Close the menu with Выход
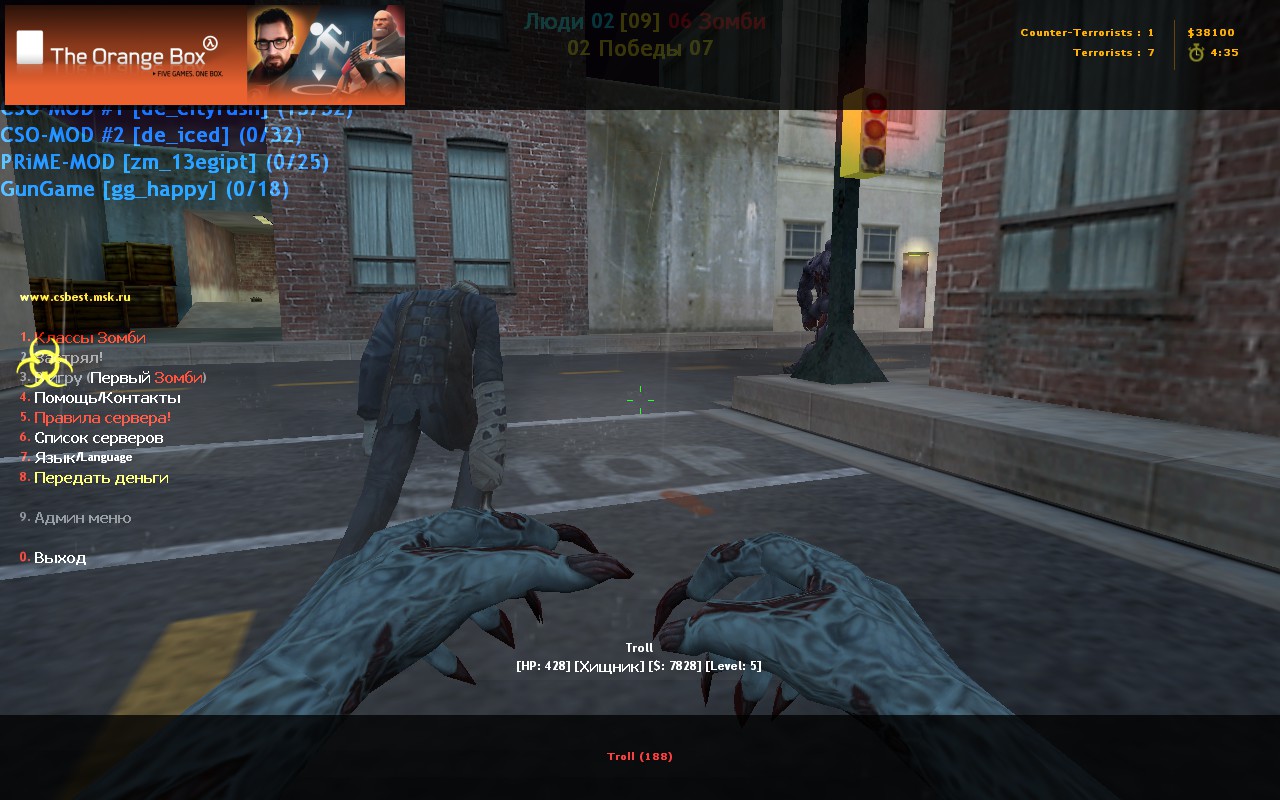Screen dimensions: 1280x800 60,558
